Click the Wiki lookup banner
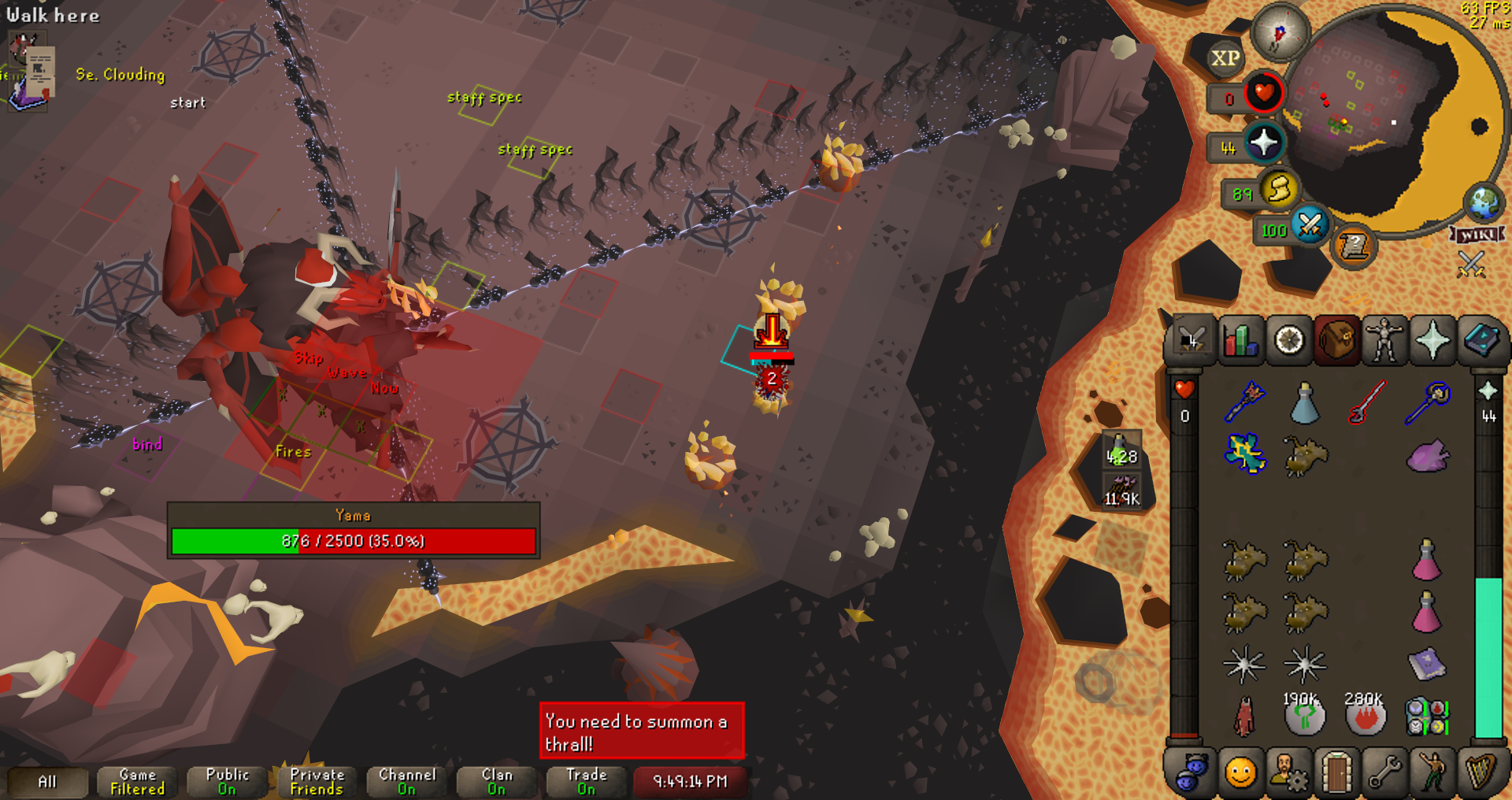 1477,235
